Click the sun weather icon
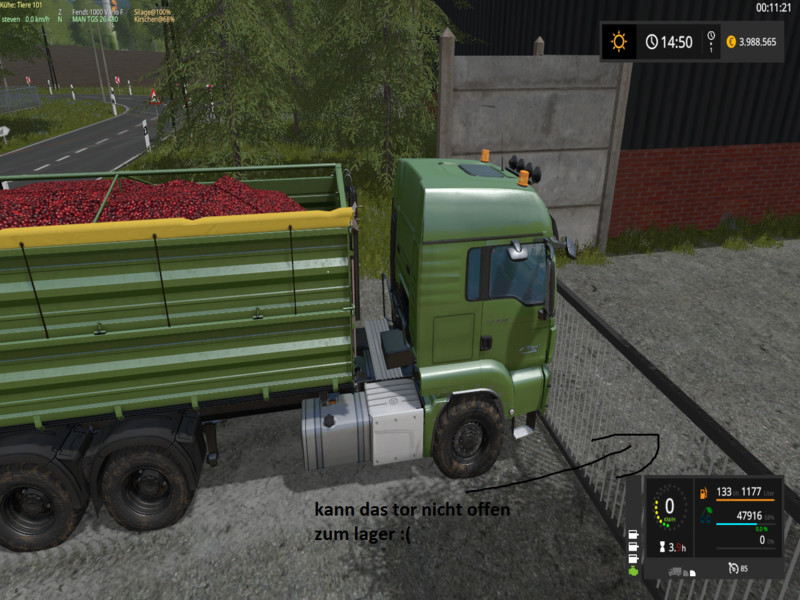800x600 pixels. pyautogui.click(x=619, y=42)
